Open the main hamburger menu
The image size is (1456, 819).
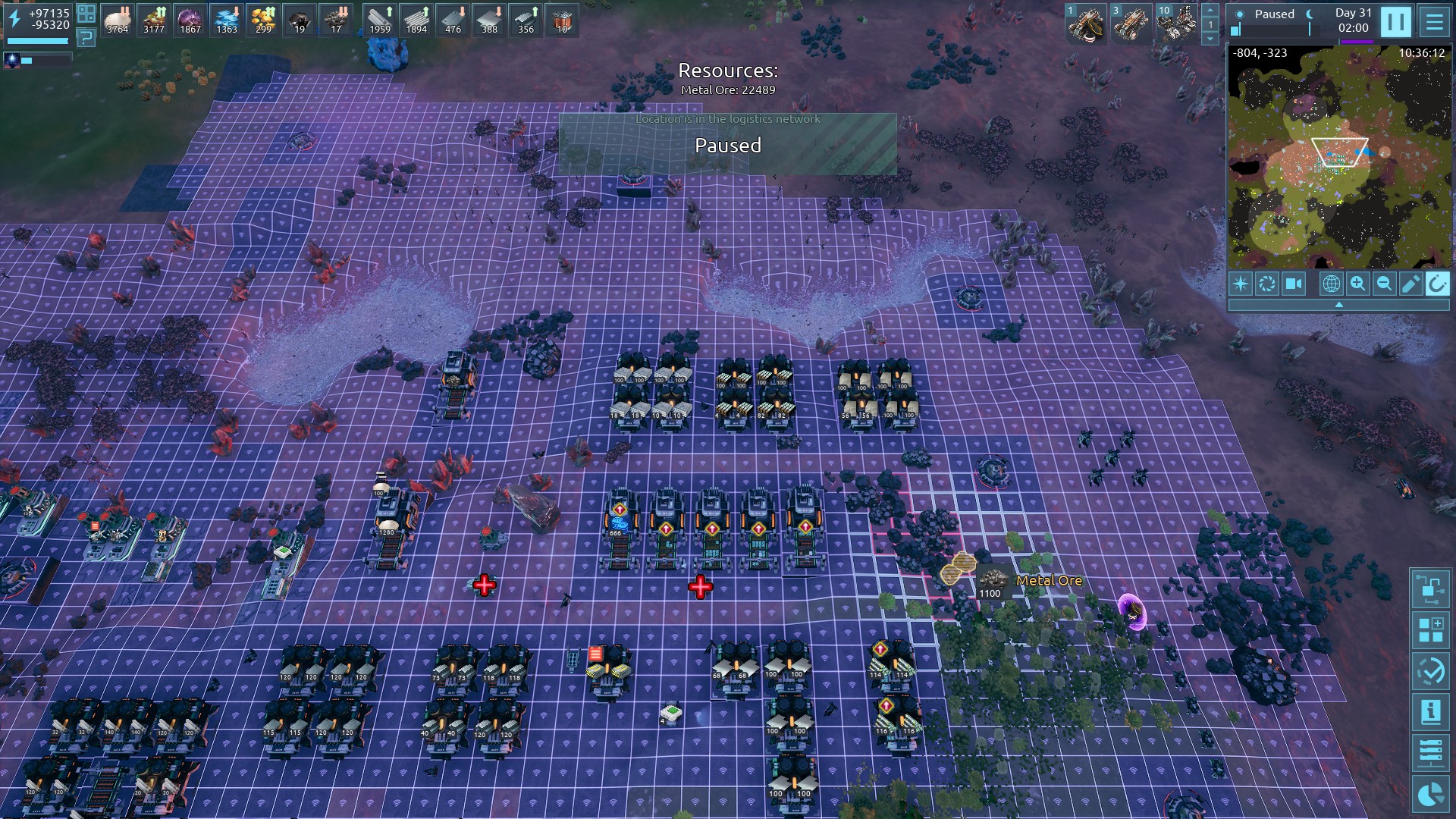pyautogui.click(x=1434, y=22)
